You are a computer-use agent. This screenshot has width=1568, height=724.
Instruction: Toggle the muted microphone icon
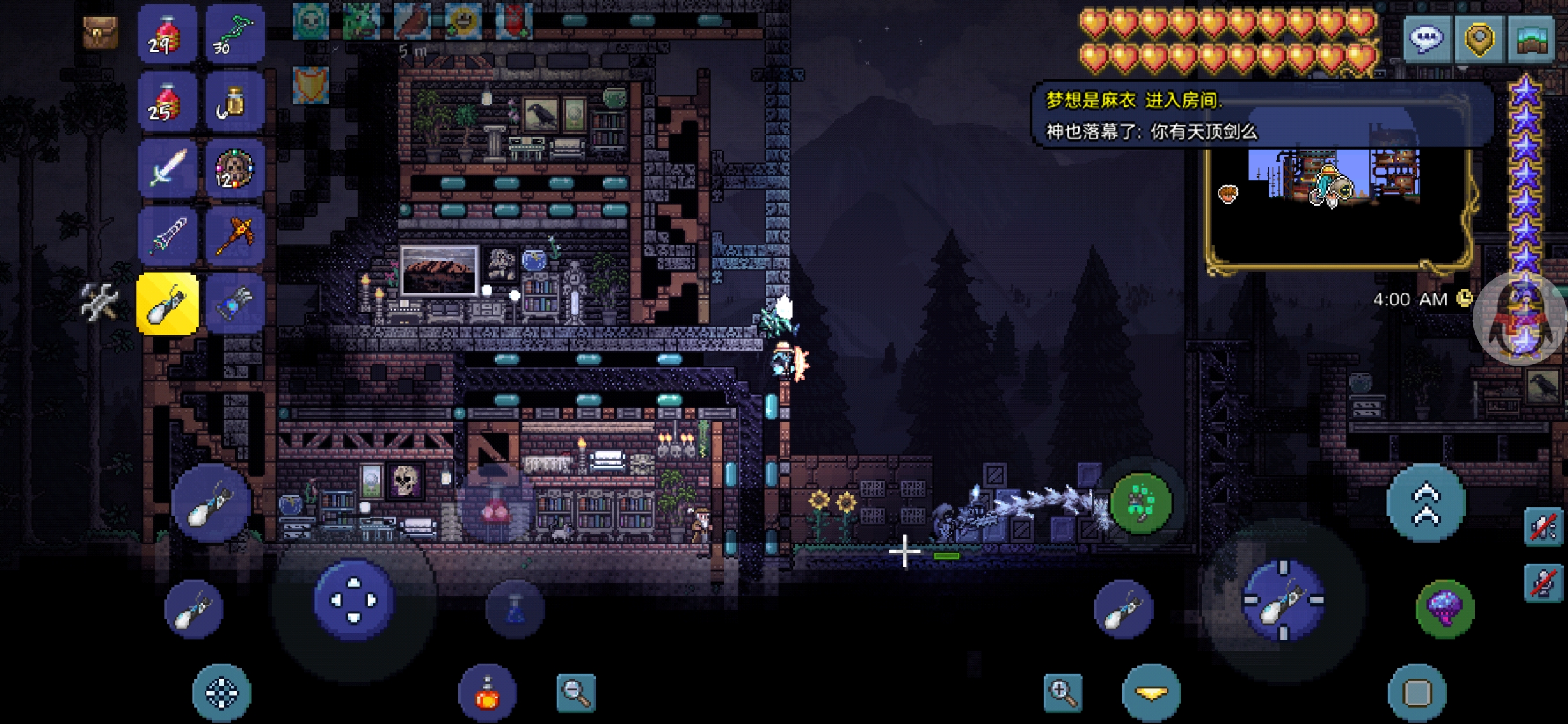(x=1544, y=583)
